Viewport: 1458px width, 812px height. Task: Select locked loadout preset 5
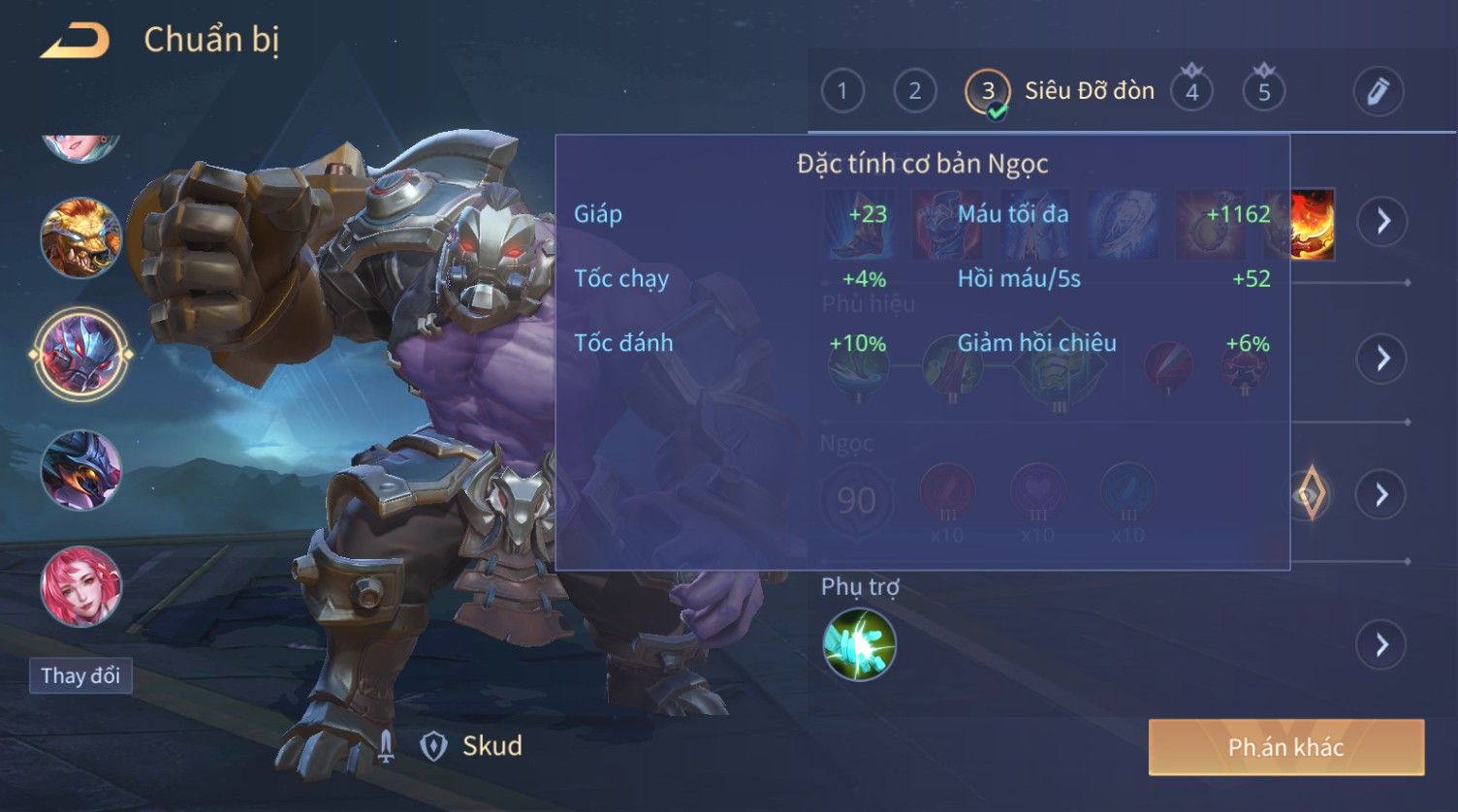pos(1264,92)
